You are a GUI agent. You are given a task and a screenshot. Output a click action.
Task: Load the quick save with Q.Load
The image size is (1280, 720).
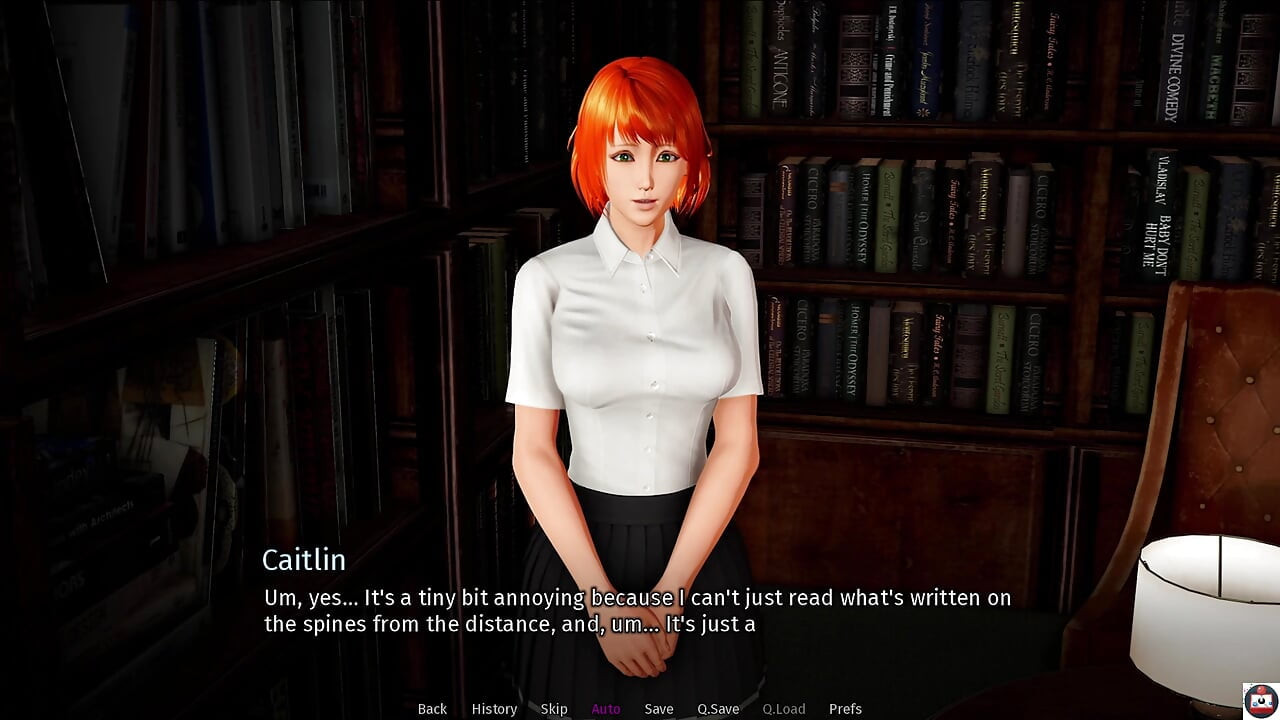tap(783, 709)
